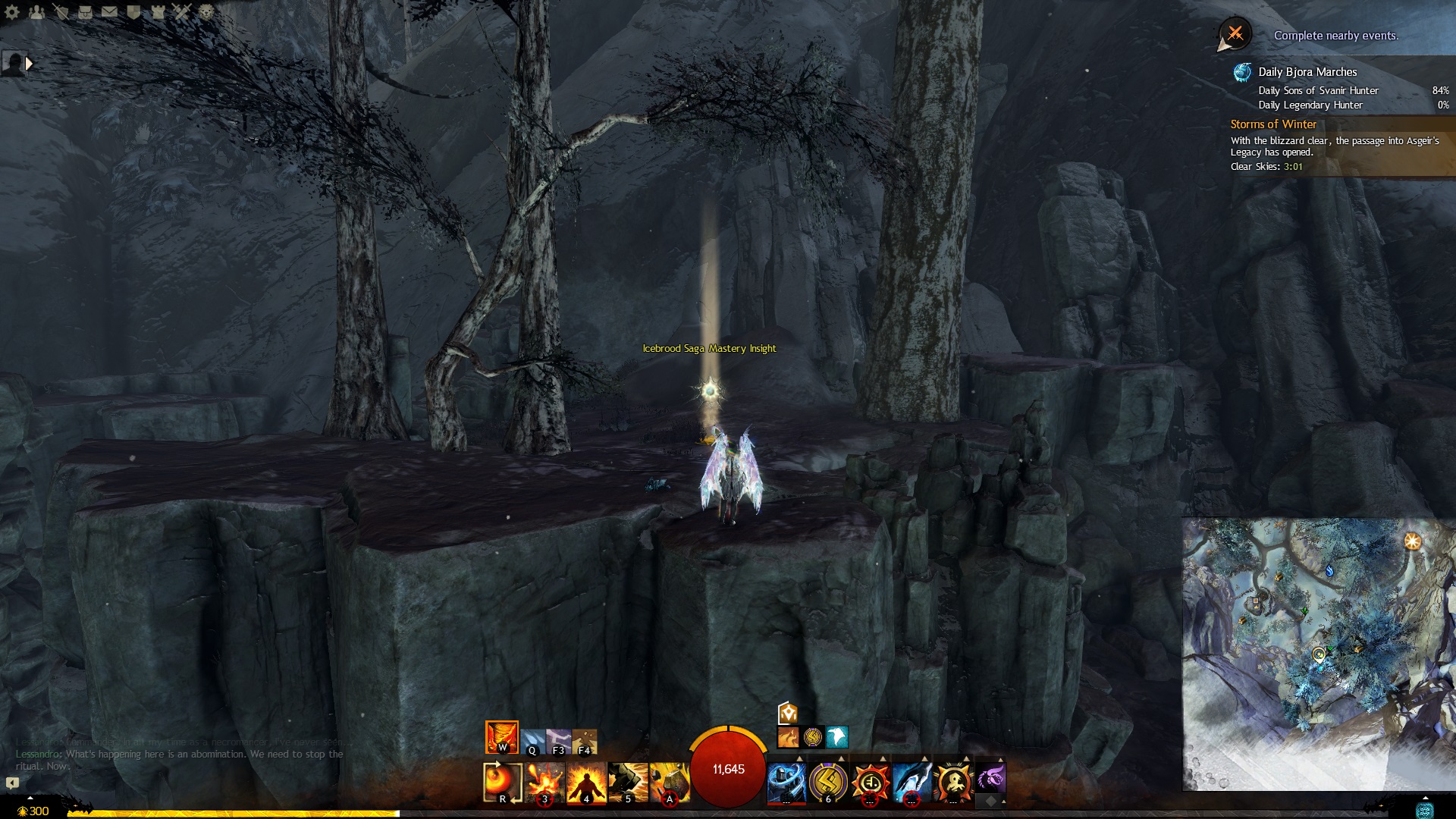This screenshot has height=819, width=1456.
Task: Select the fire attunement tornado icon
Action: point(501,736)
